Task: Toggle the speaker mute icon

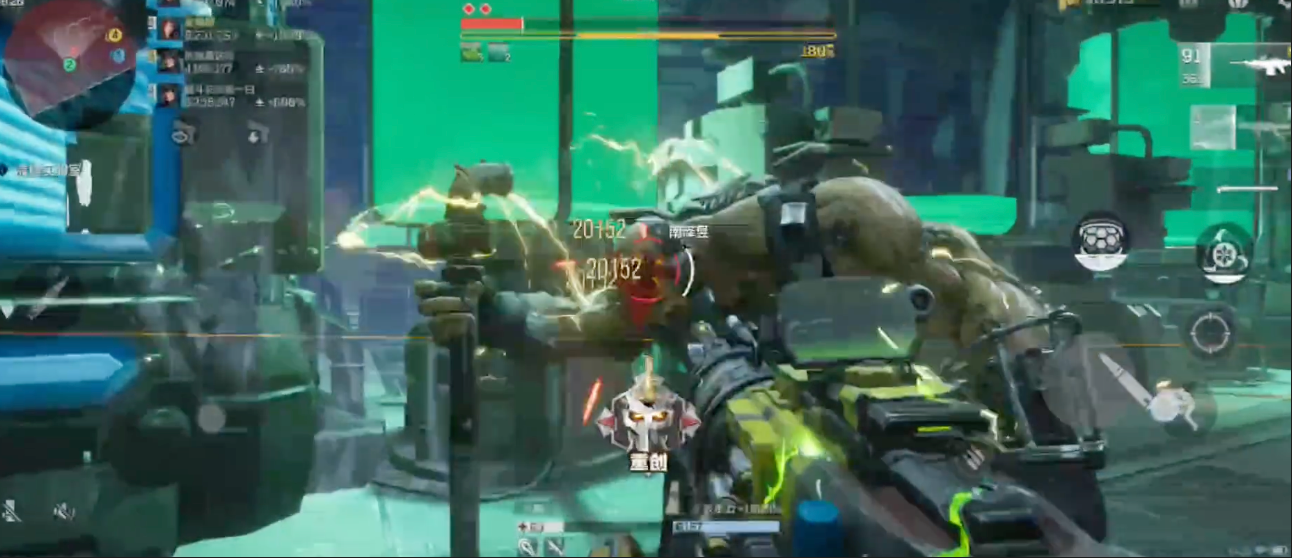Action: 64,512
